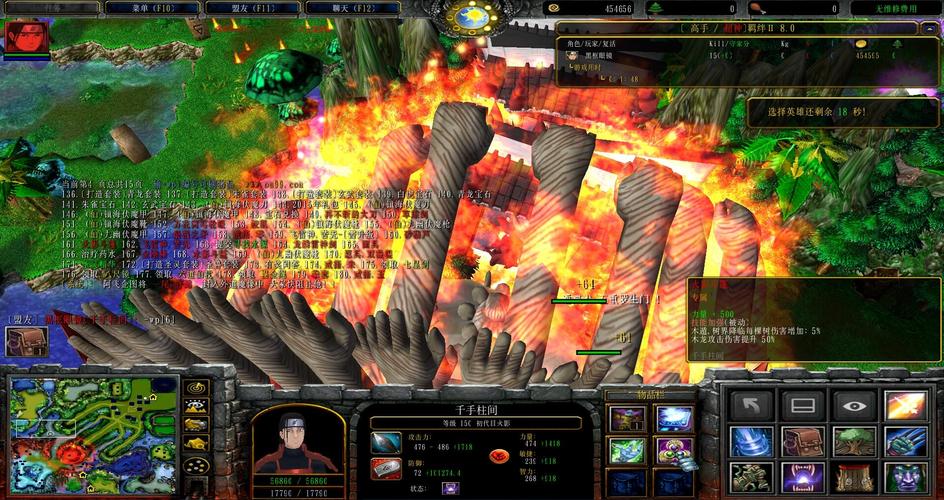Open the 盟友 (F11) allies menu
This screenshot has height=500, width=944.
click(x=242, y=8)
